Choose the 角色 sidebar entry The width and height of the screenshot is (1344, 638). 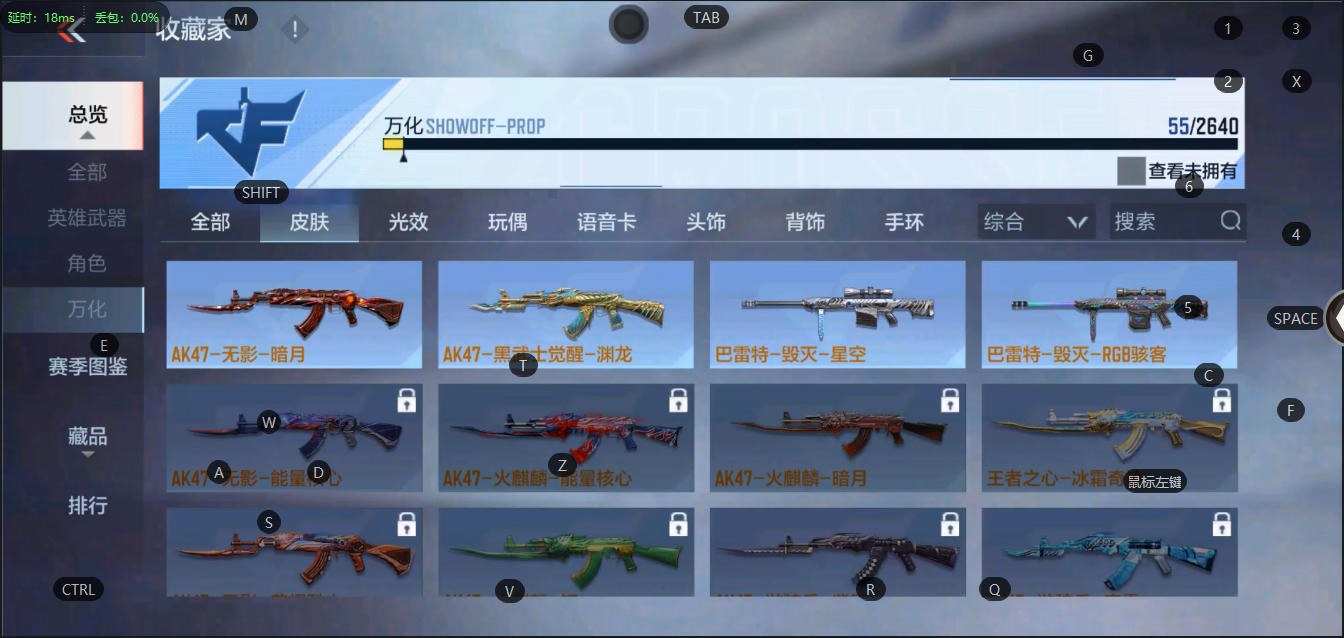[87, 263]
